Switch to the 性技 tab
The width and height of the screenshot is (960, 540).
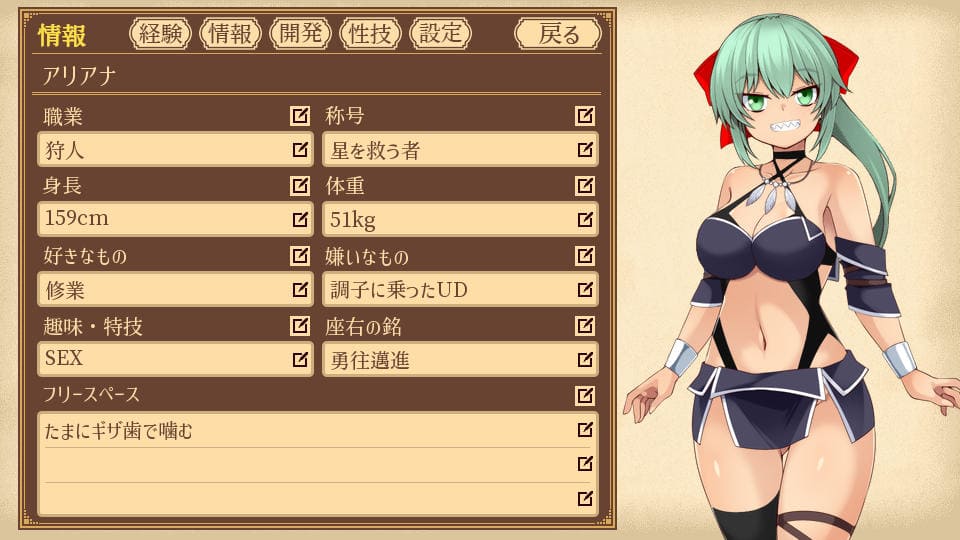[x=370, y=34]
